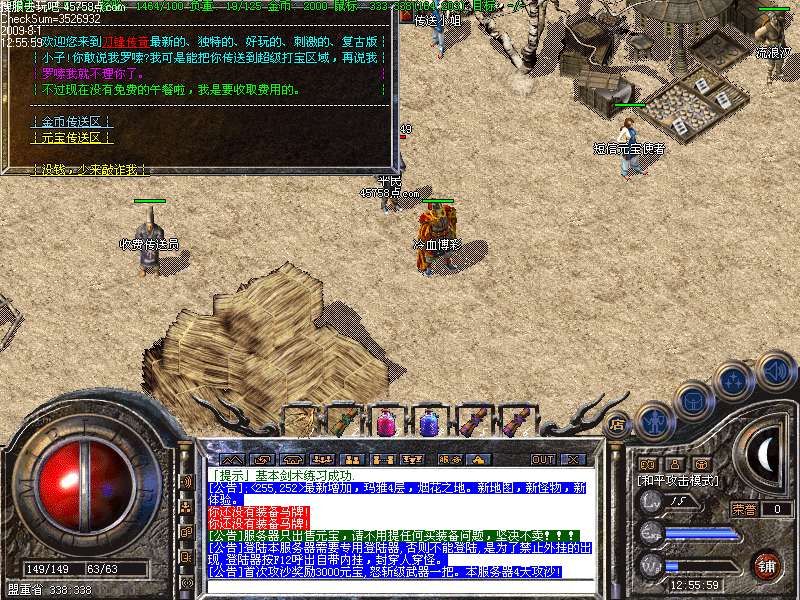The image size is (800, 600).
Task: Use the blue potion in the belt
Action: pyautogui.click(x=429, y=423)
